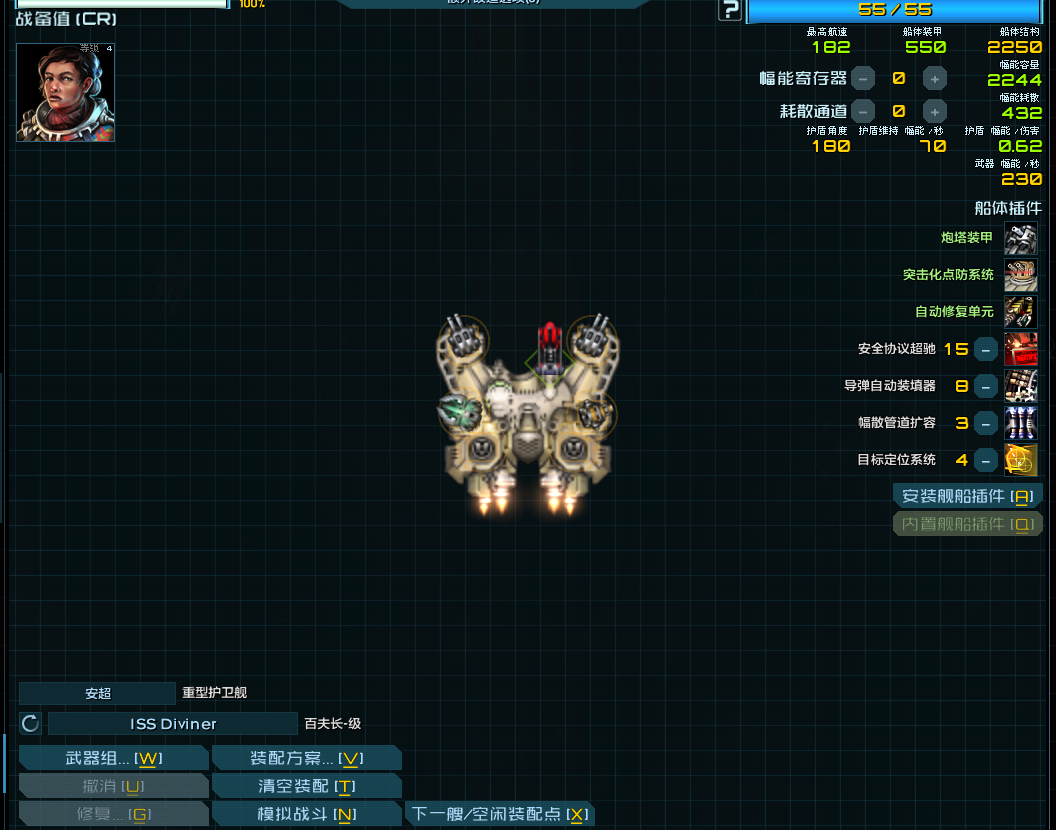Edit the ISS Diviner ship name field
Screen dimensions: 1056x830
tap(173, 724)
